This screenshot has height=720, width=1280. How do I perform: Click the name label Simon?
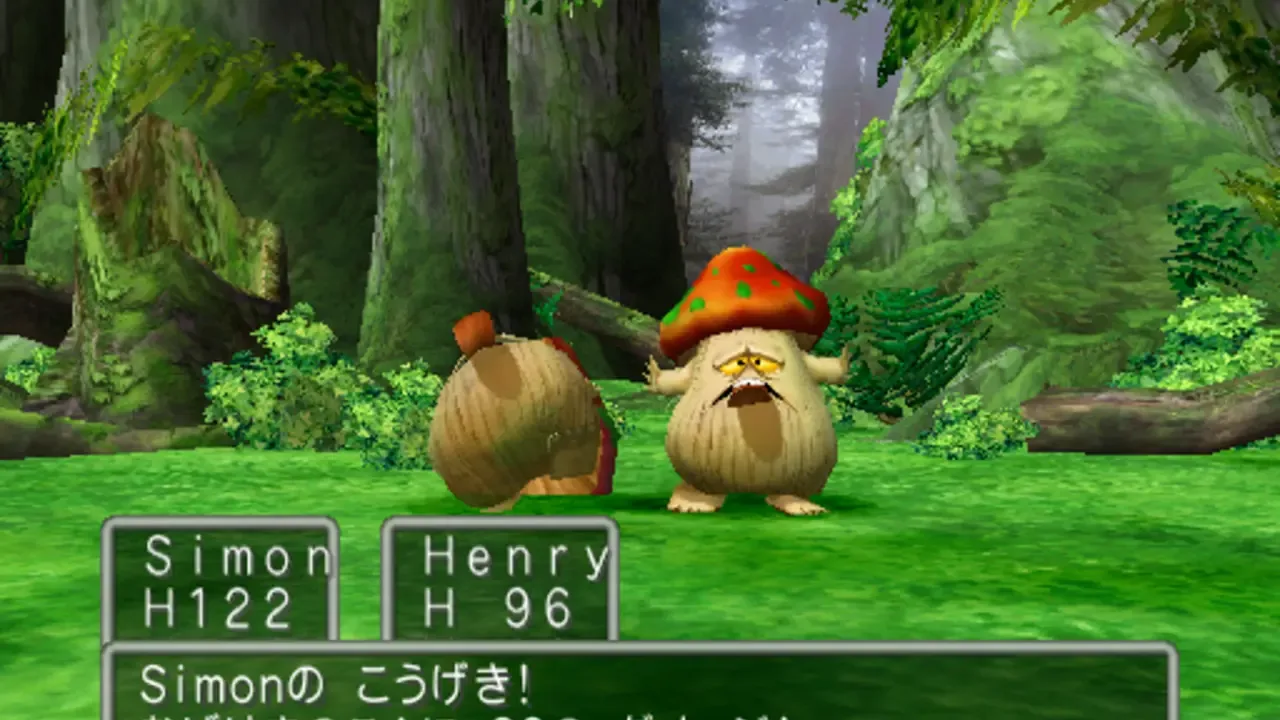click(238, 556)
